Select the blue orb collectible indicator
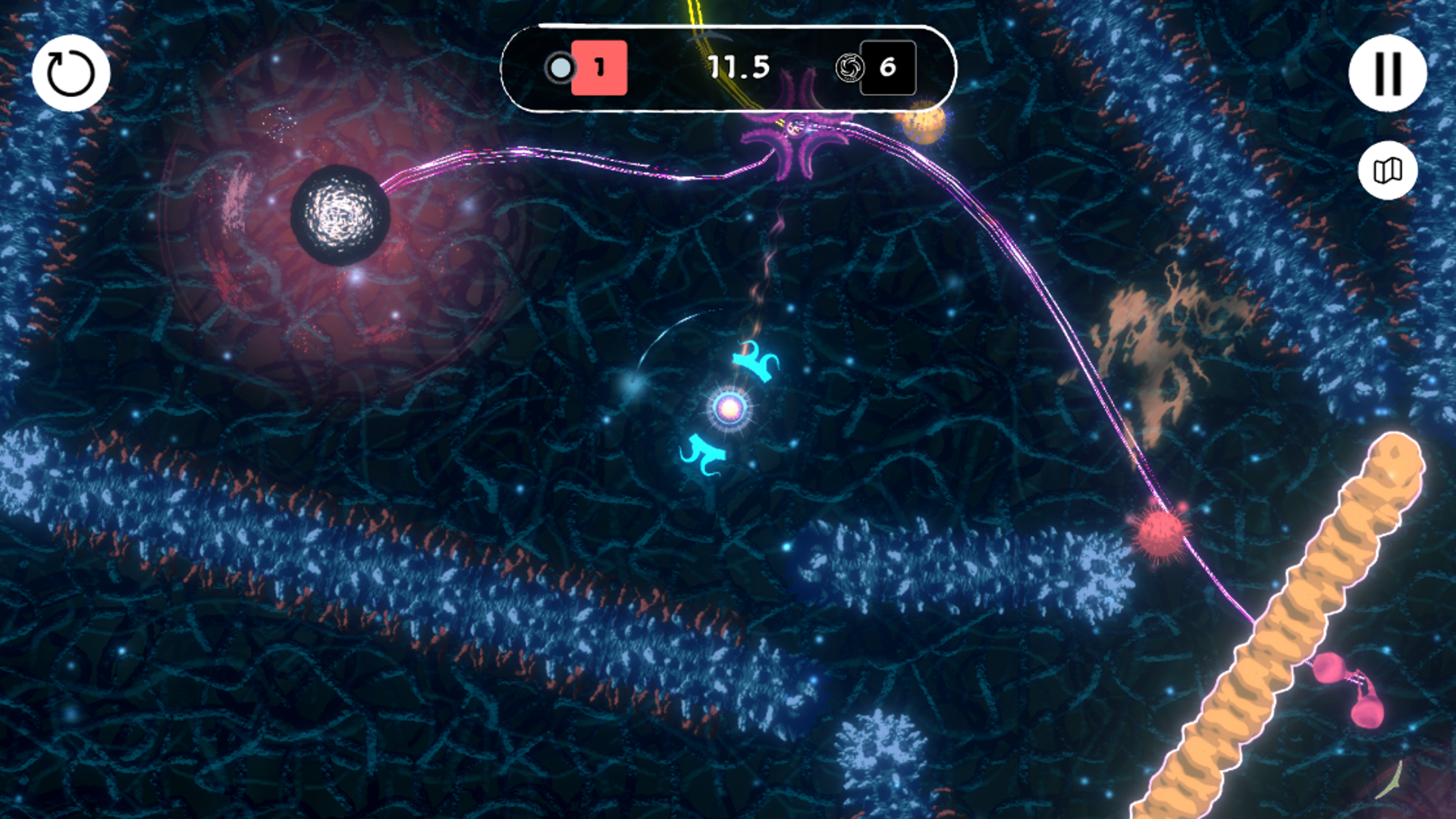The height and width of the screenshot is (819, 1456). tap(560, 68)
